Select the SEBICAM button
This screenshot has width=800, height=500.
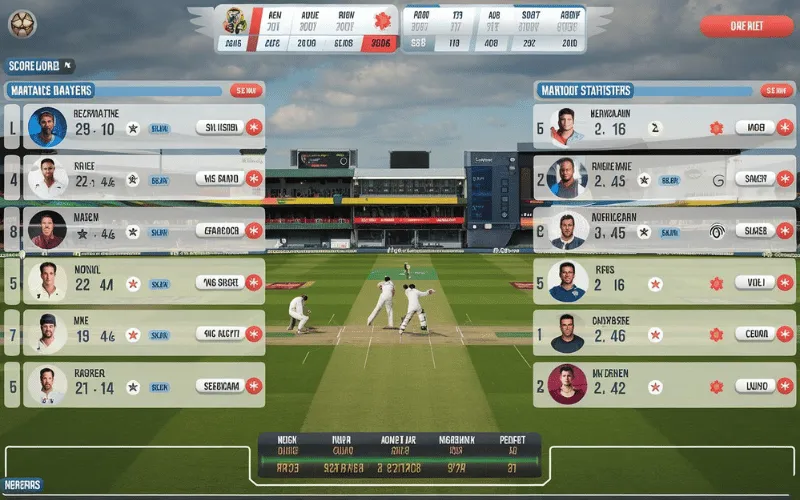tap(220, 385)
